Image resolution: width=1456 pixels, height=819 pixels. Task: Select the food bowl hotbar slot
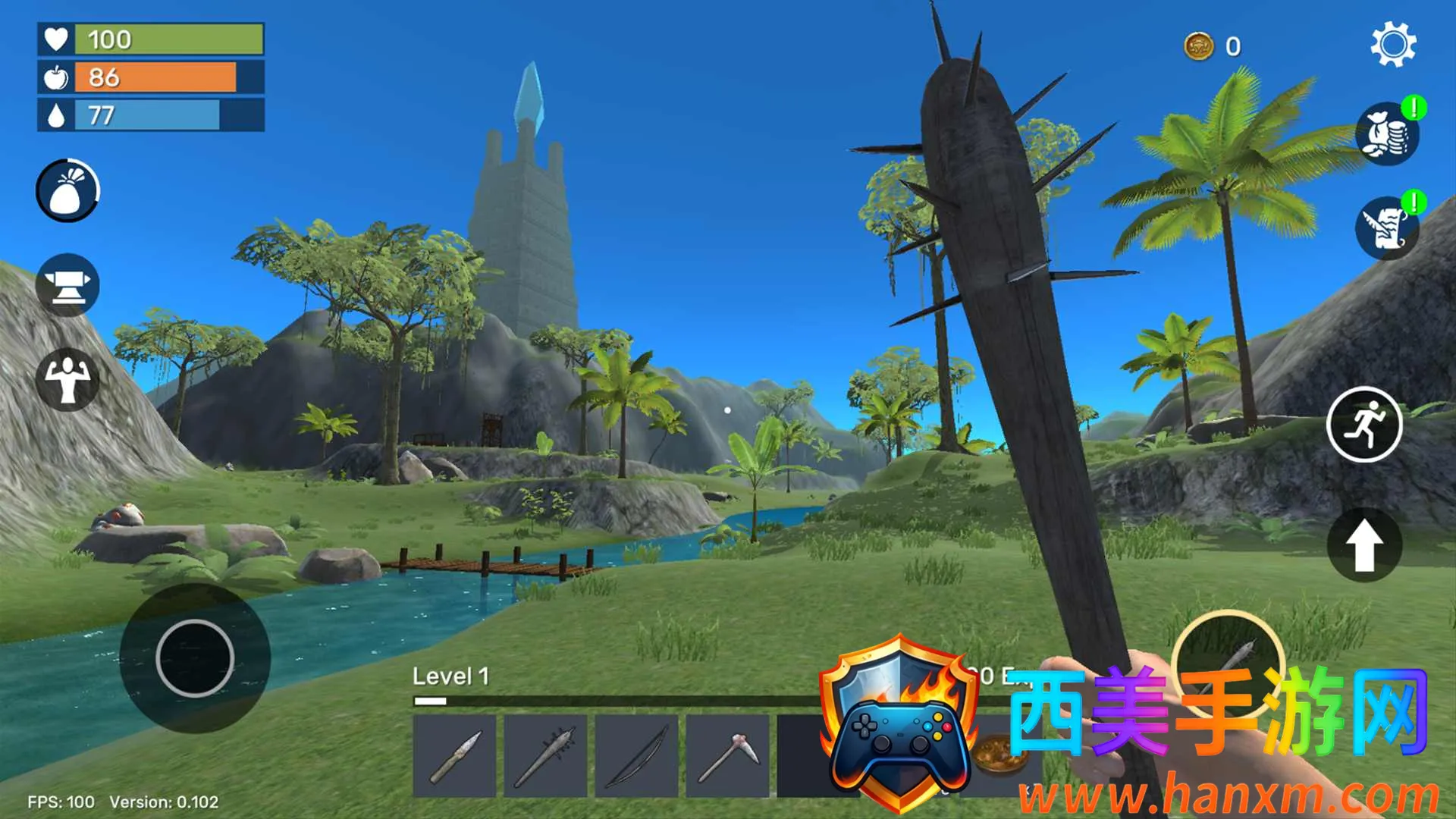click(x=993, y=755)
